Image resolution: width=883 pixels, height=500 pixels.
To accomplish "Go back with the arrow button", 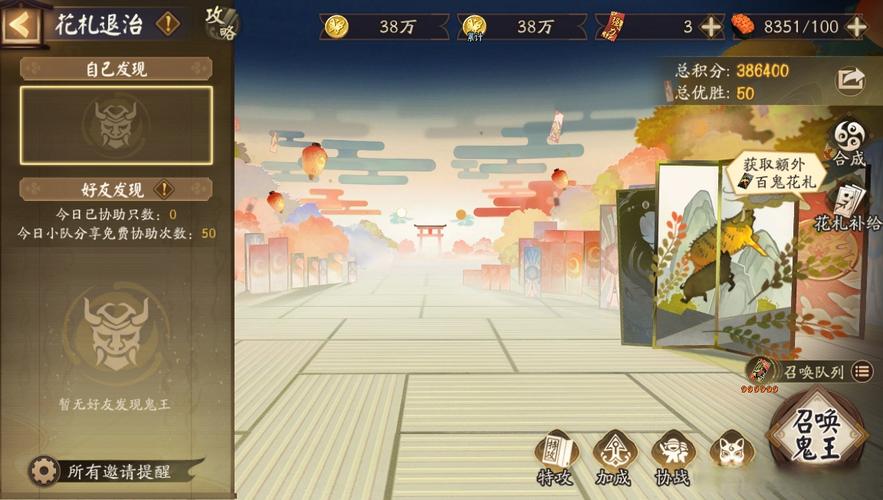I will 20,24.
